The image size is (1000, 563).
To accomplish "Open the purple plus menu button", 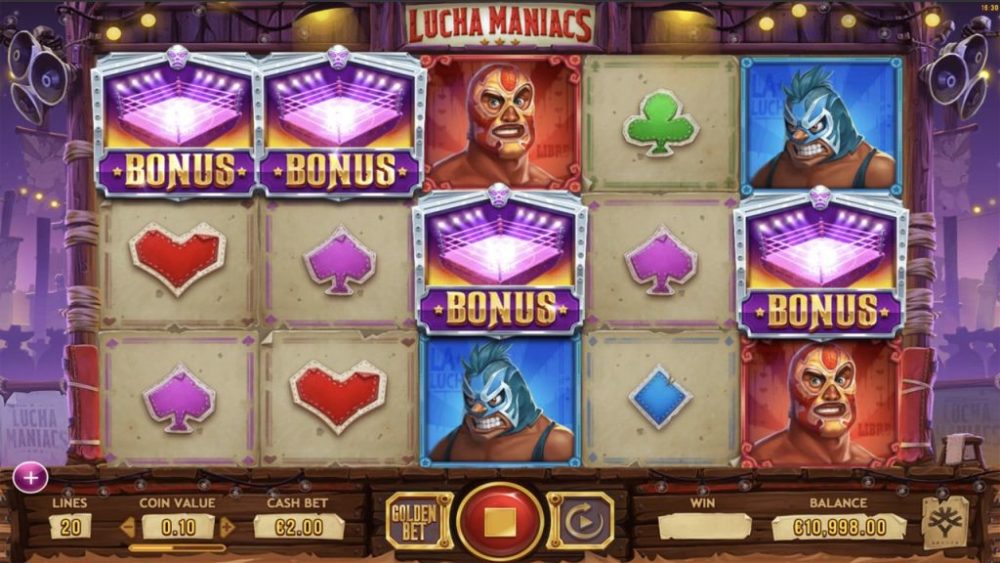I will [30, 478].
